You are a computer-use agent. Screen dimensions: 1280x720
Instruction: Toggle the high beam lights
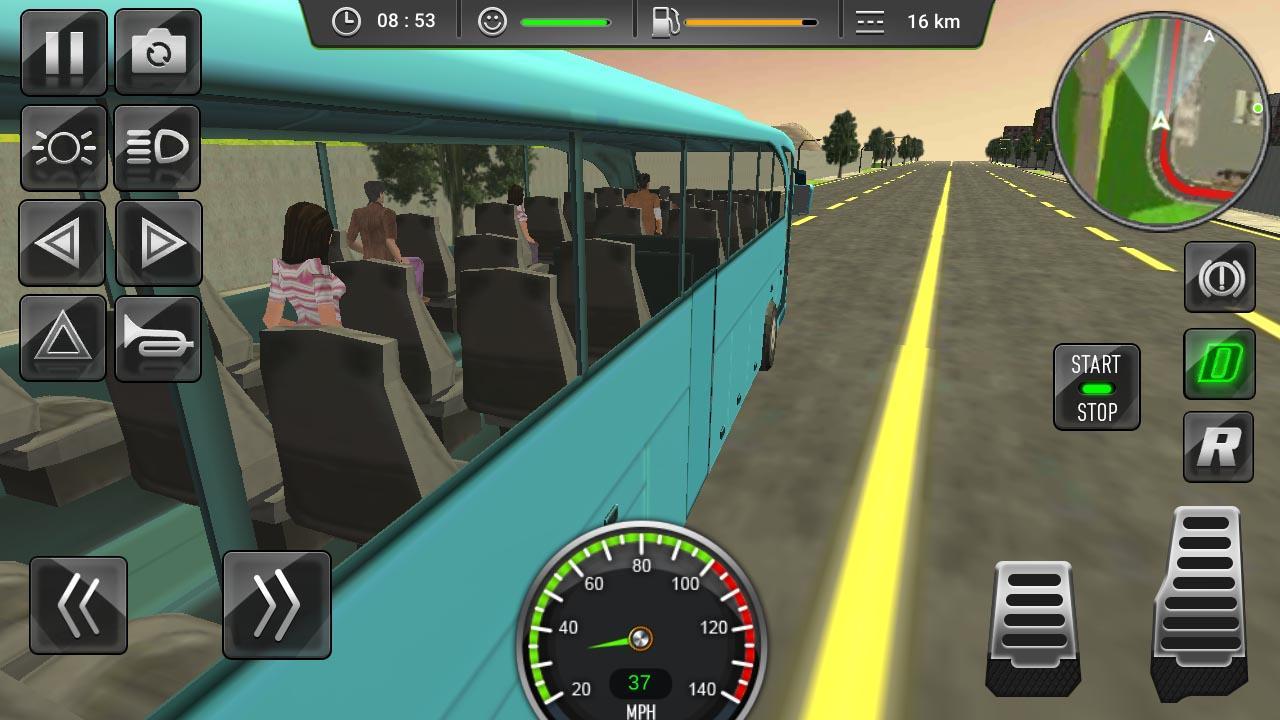coord(158,148)
